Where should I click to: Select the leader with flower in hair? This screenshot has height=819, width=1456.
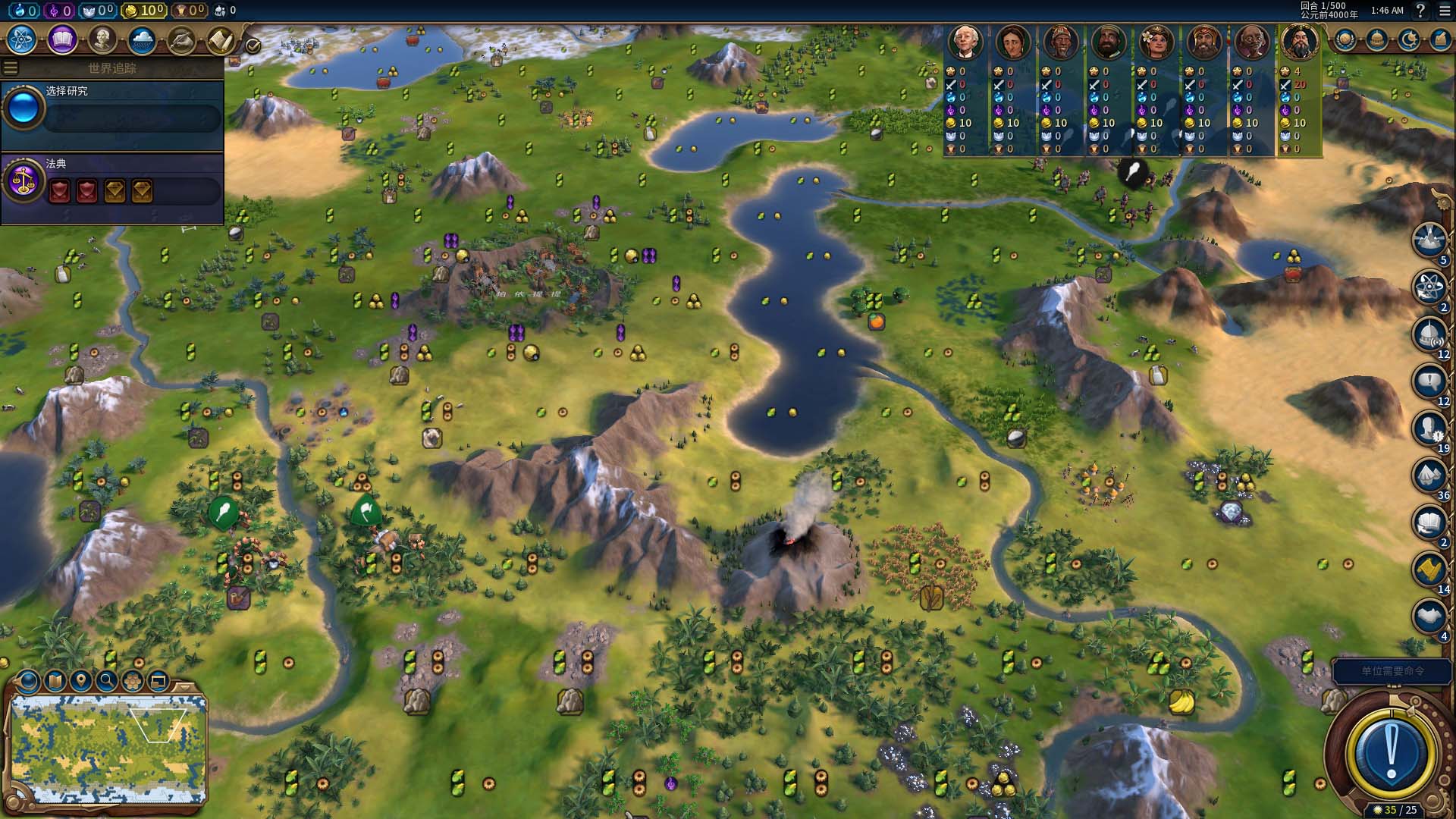(x=1156, y=42)
